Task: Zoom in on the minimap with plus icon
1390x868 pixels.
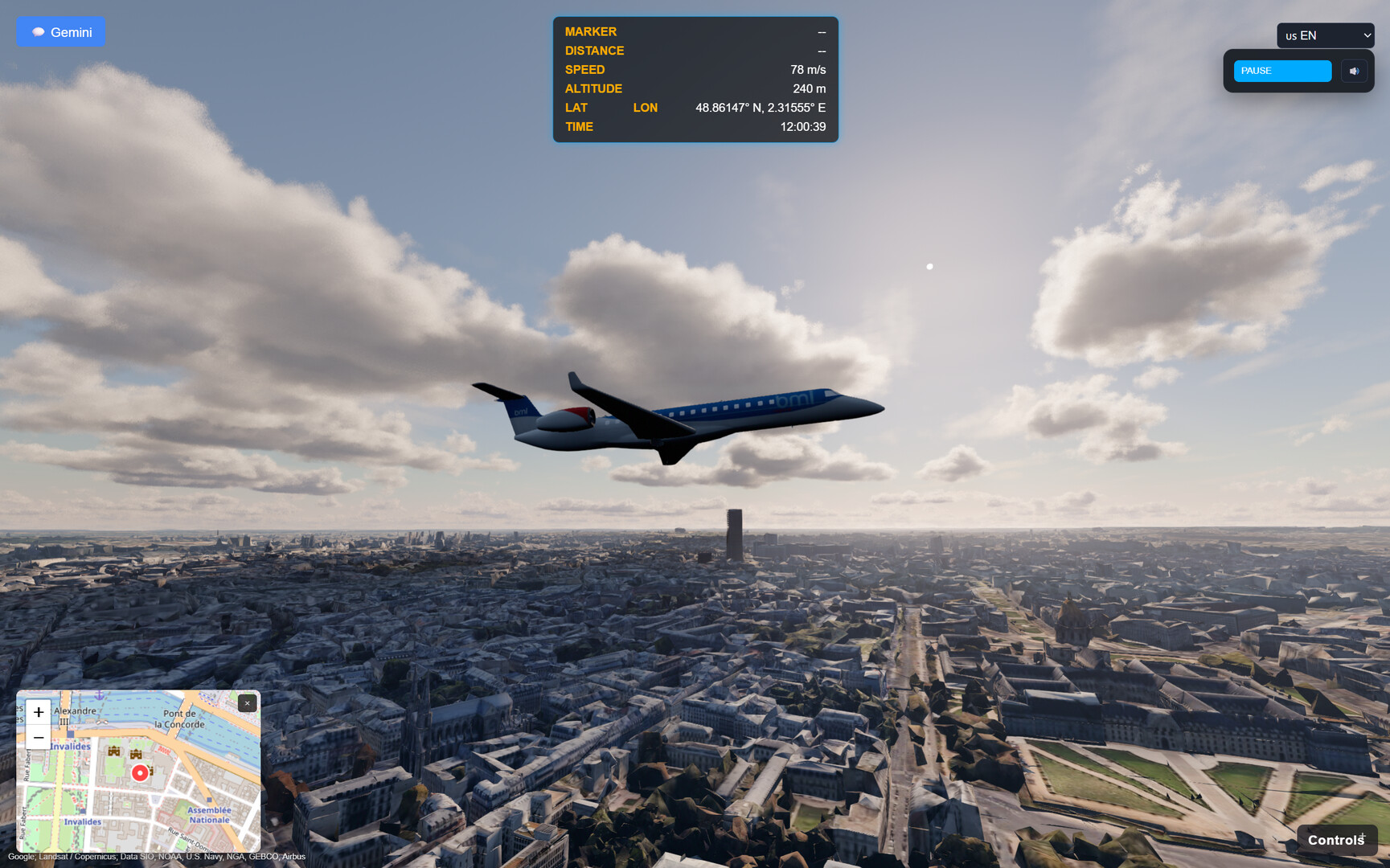Action: (x=38, y=712)
